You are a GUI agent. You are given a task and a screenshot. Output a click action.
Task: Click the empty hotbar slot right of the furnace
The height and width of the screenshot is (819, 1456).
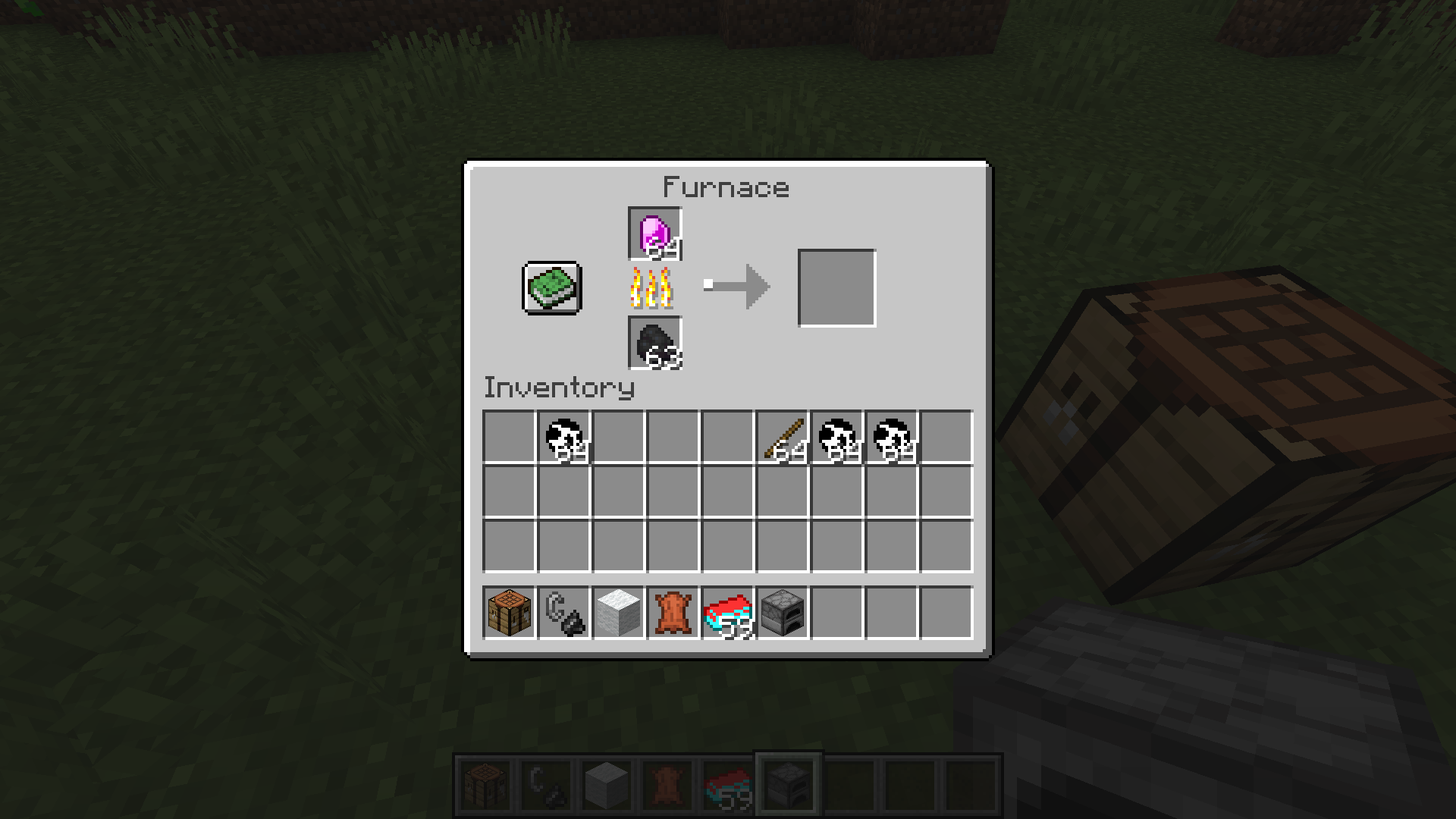tap(838, 613)
